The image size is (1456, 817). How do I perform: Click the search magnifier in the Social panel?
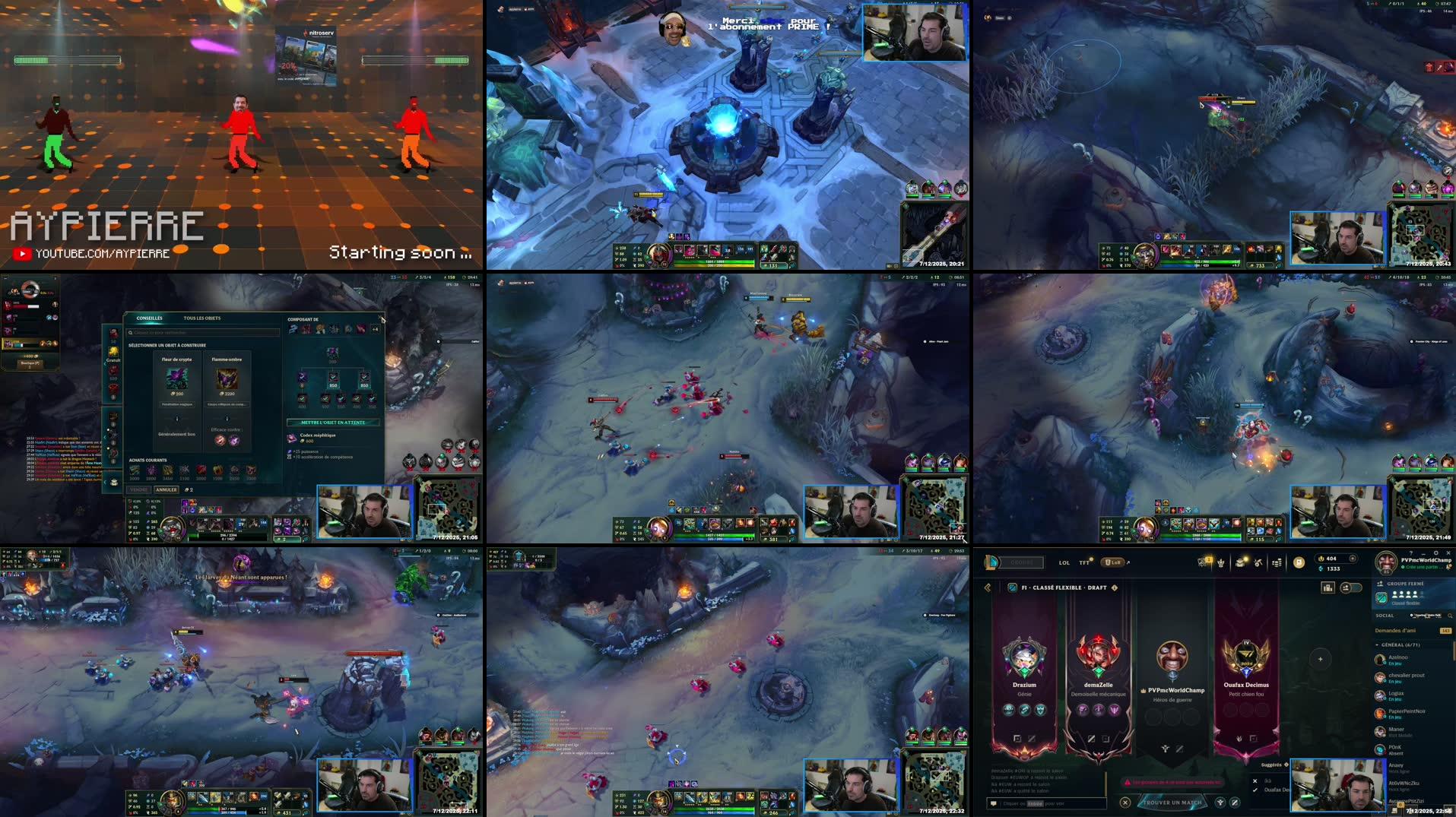pos(1449,616)
